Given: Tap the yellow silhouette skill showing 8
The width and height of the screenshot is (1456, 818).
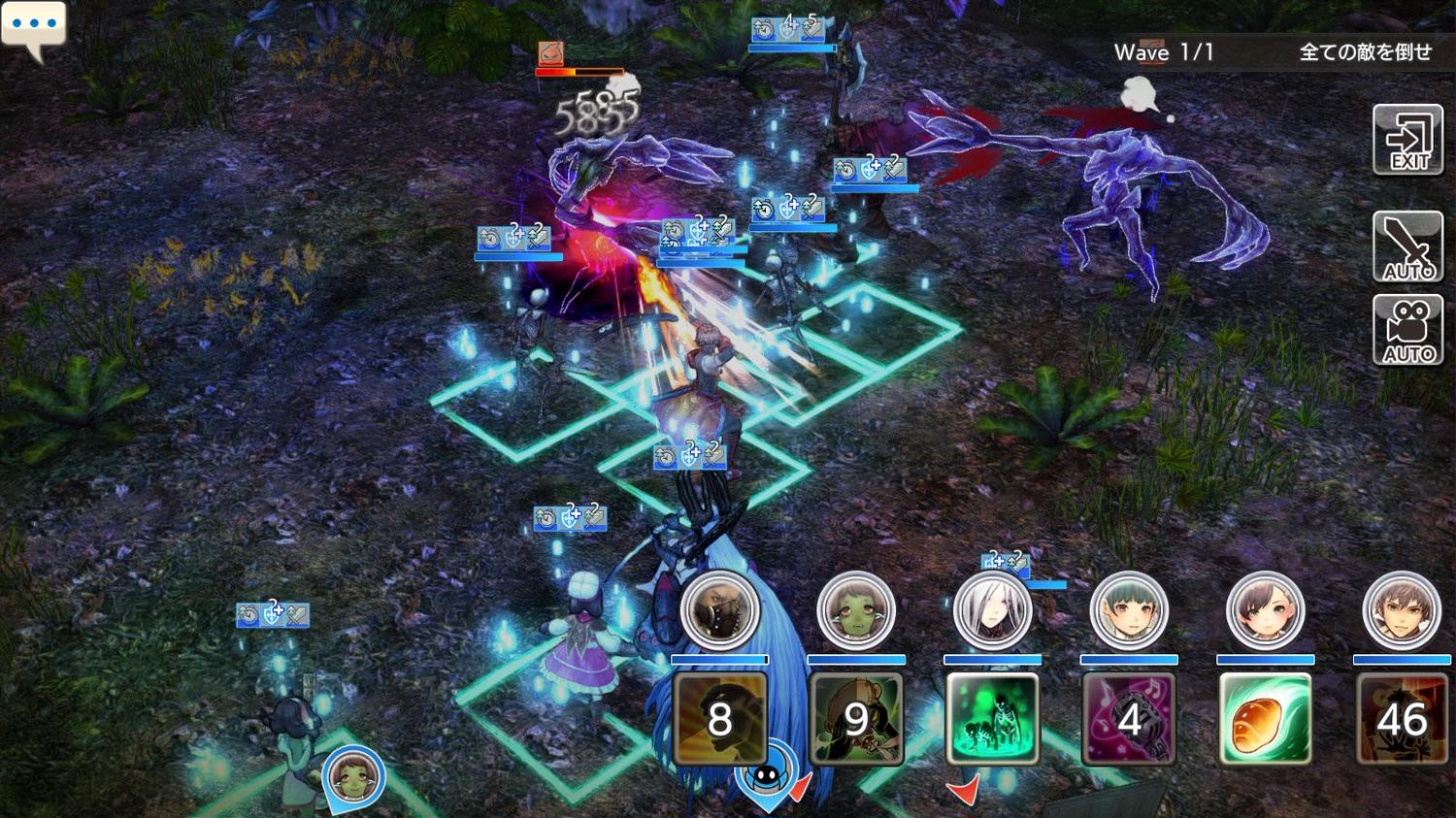Looking at the screenshot, I should coord(719,718).
